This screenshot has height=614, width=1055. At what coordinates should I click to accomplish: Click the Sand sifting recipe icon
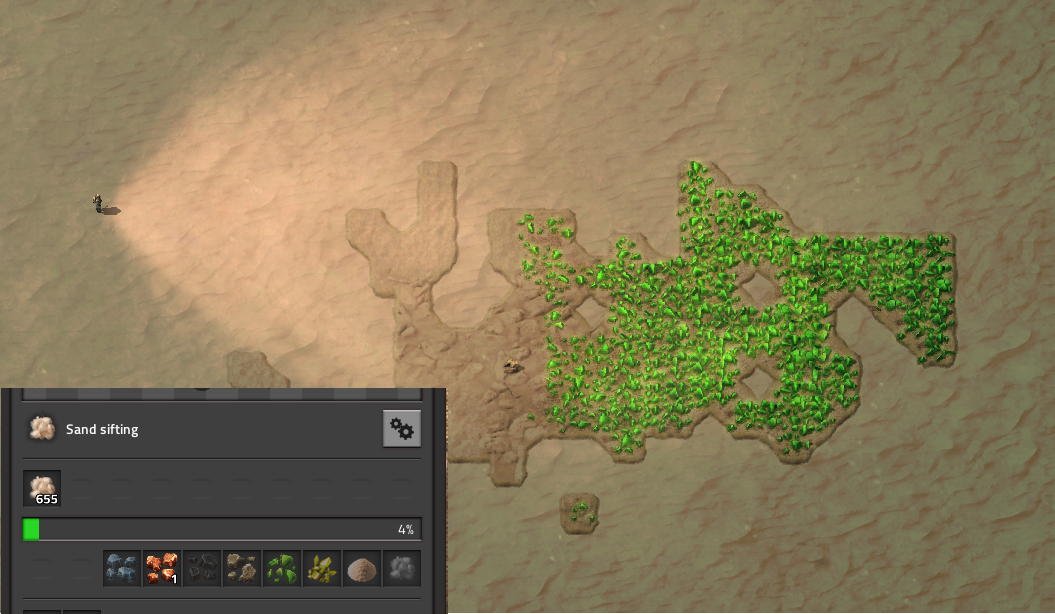coord(41,429)
